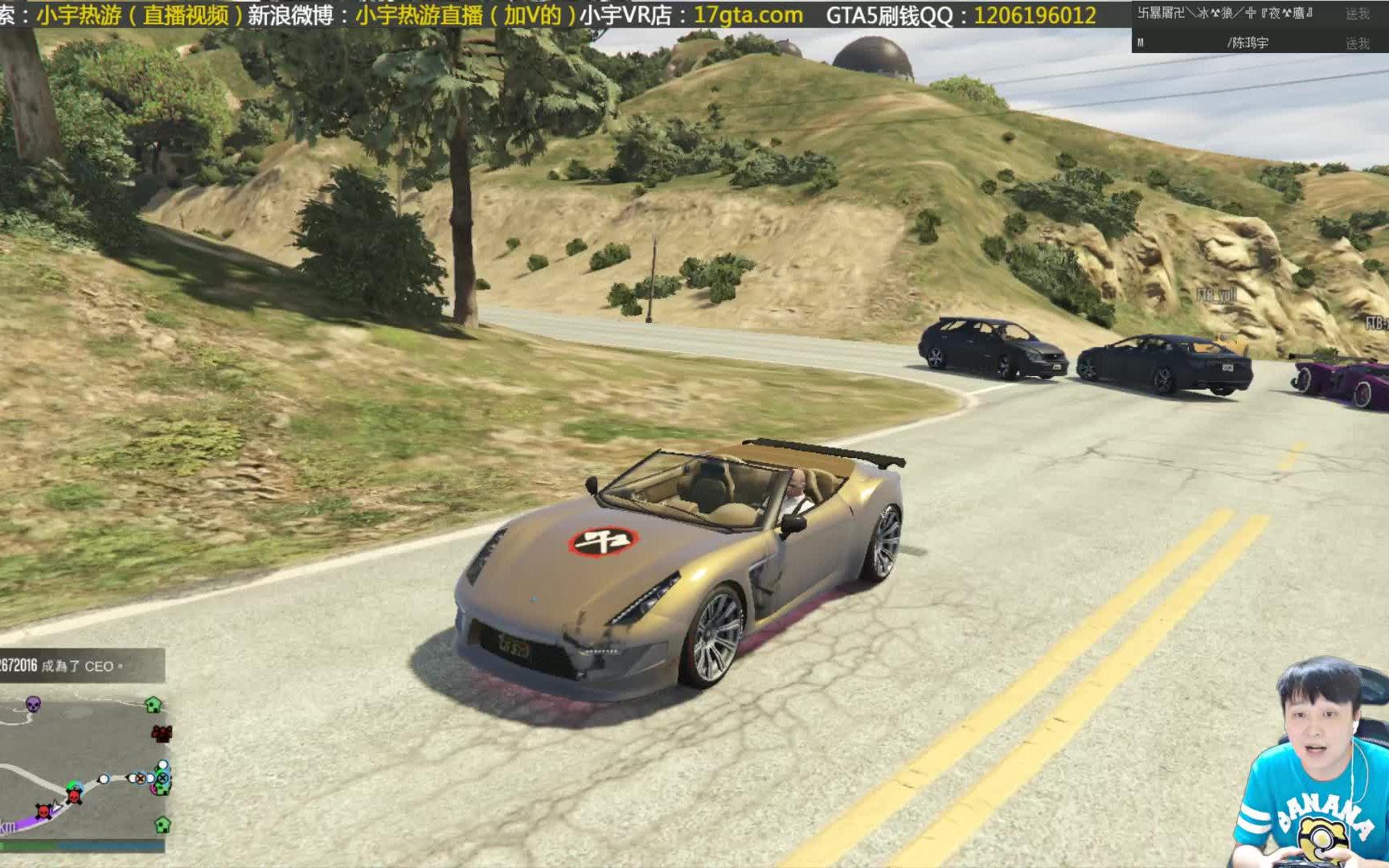
Task: Click the white arrow player marker on the minimap
Action: [x=56, y=806]
